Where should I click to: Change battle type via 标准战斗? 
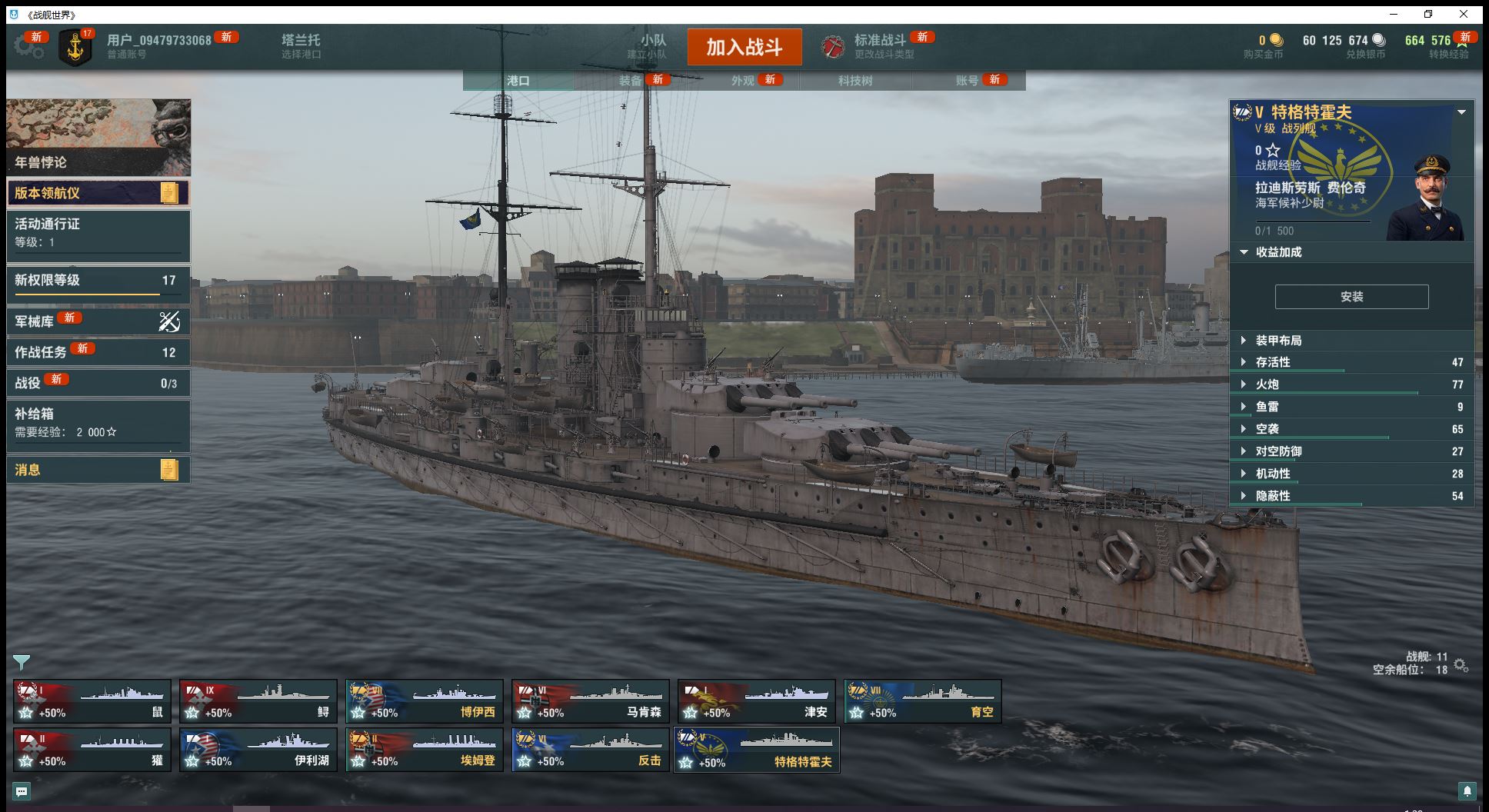click(x=879, y=45)
